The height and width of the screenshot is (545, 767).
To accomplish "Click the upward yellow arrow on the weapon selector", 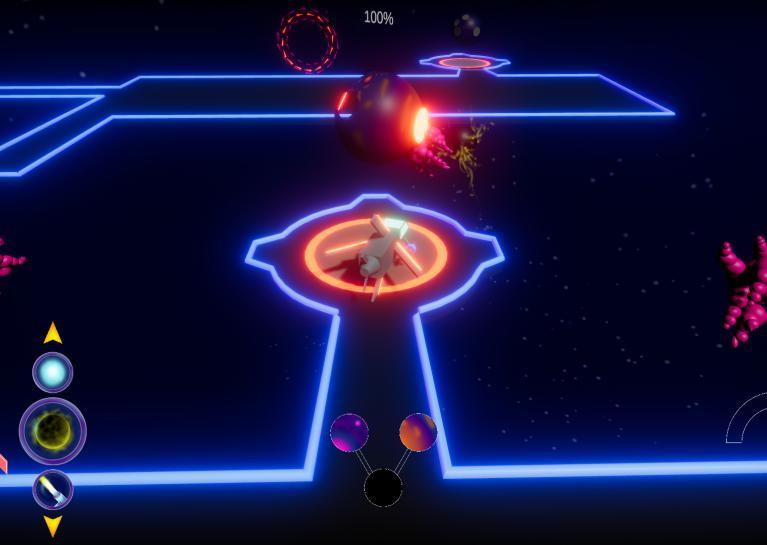I will (x=53, y=333).
